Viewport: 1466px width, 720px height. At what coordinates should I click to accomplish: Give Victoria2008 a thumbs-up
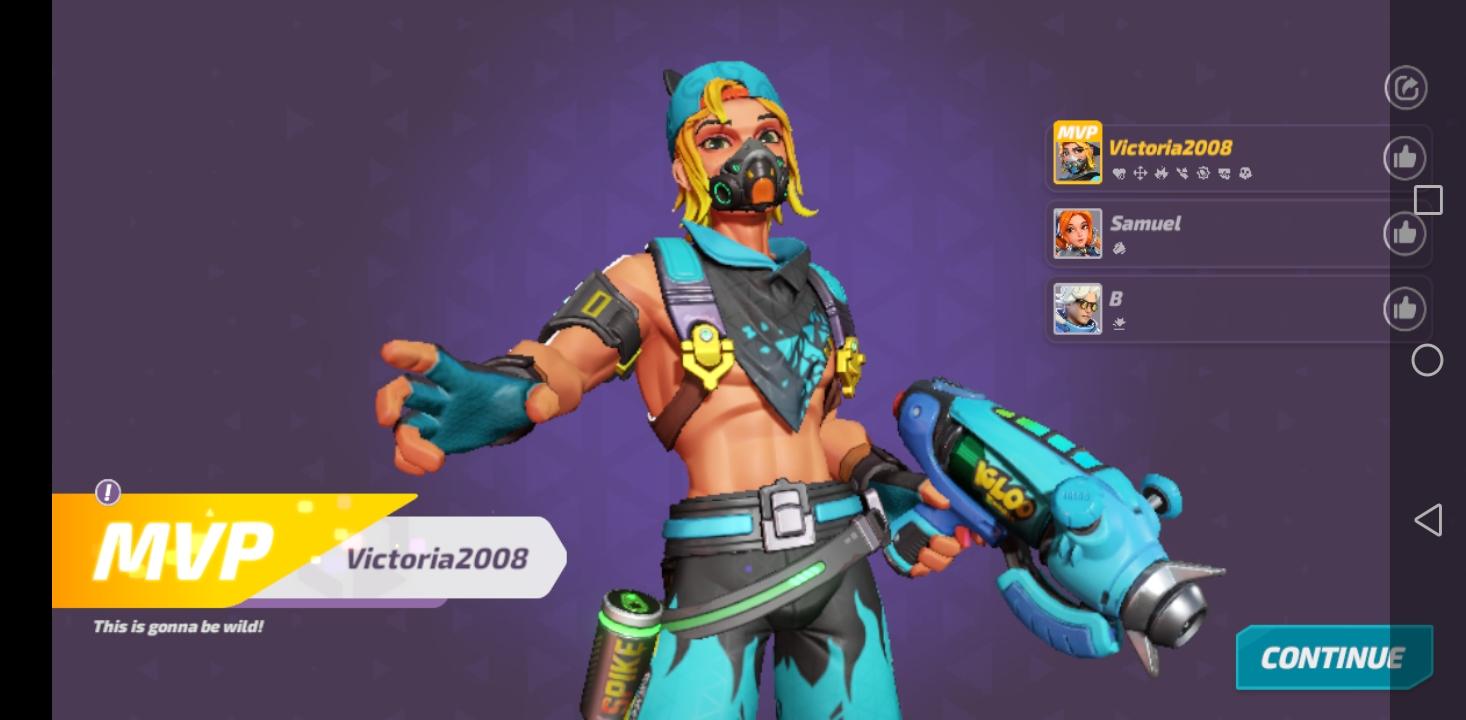[1405, 156]
